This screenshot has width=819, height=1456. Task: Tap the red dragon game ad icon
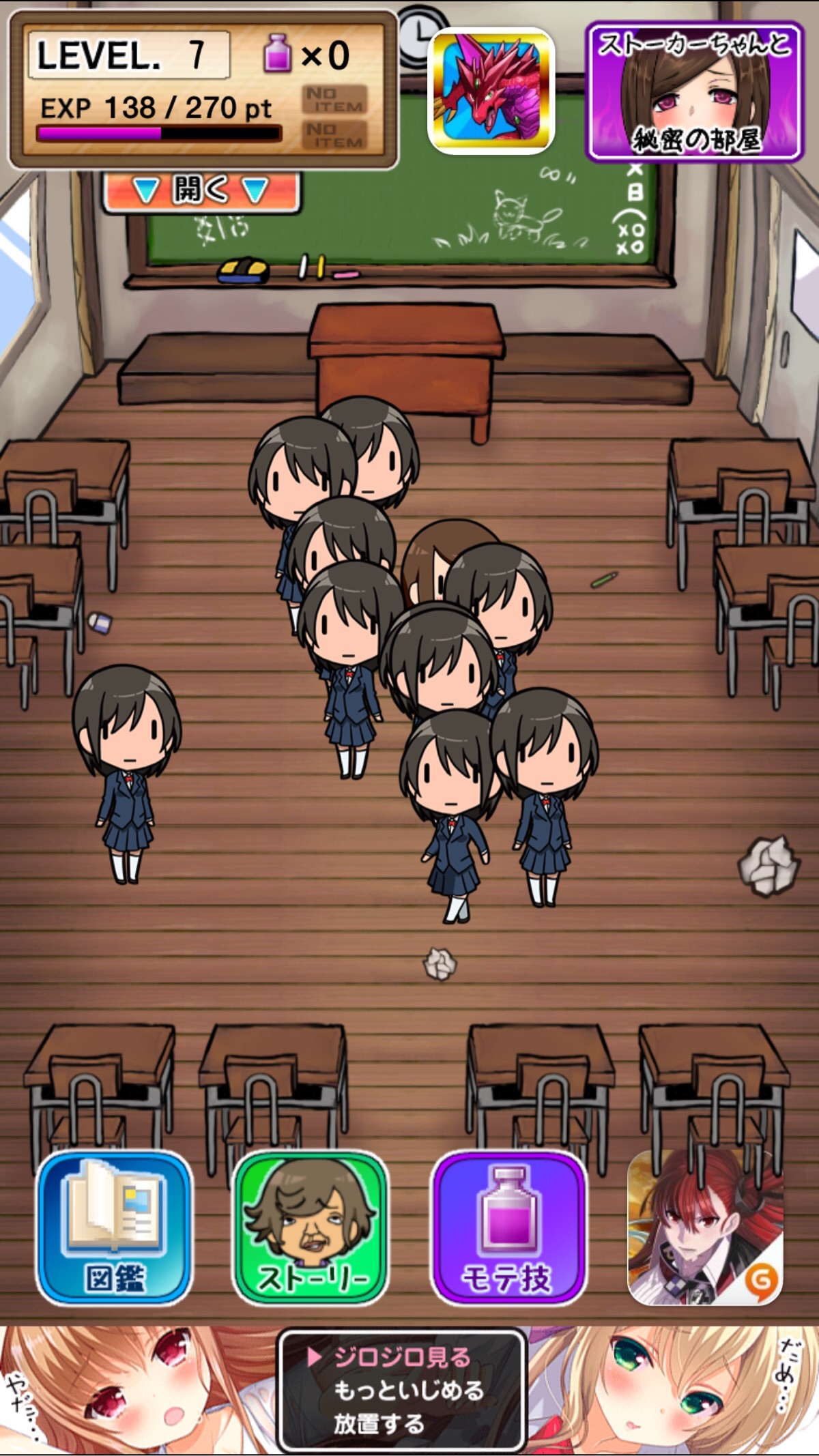point(491,90)
